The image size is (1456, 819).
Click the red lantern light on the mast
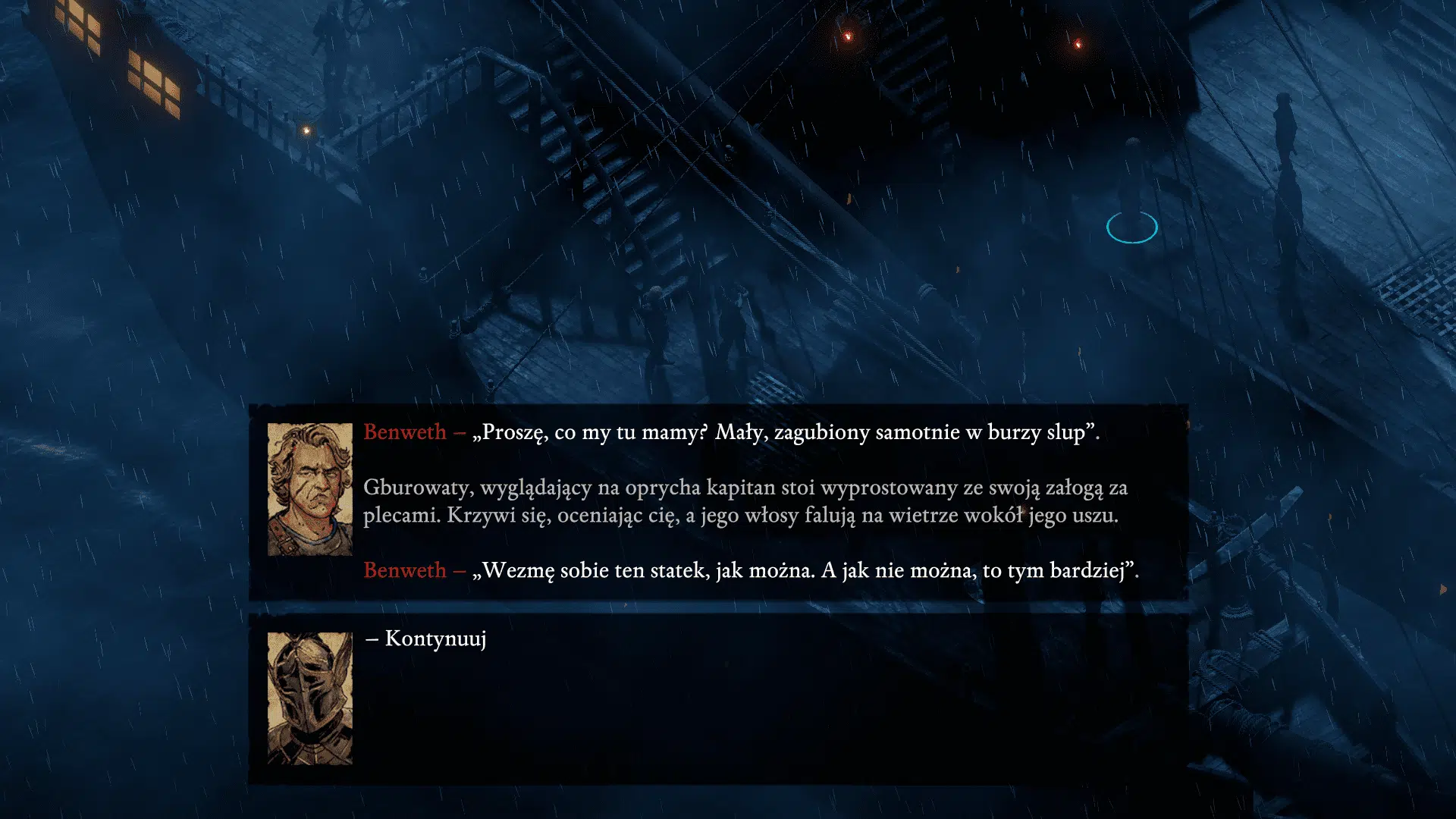847,36
